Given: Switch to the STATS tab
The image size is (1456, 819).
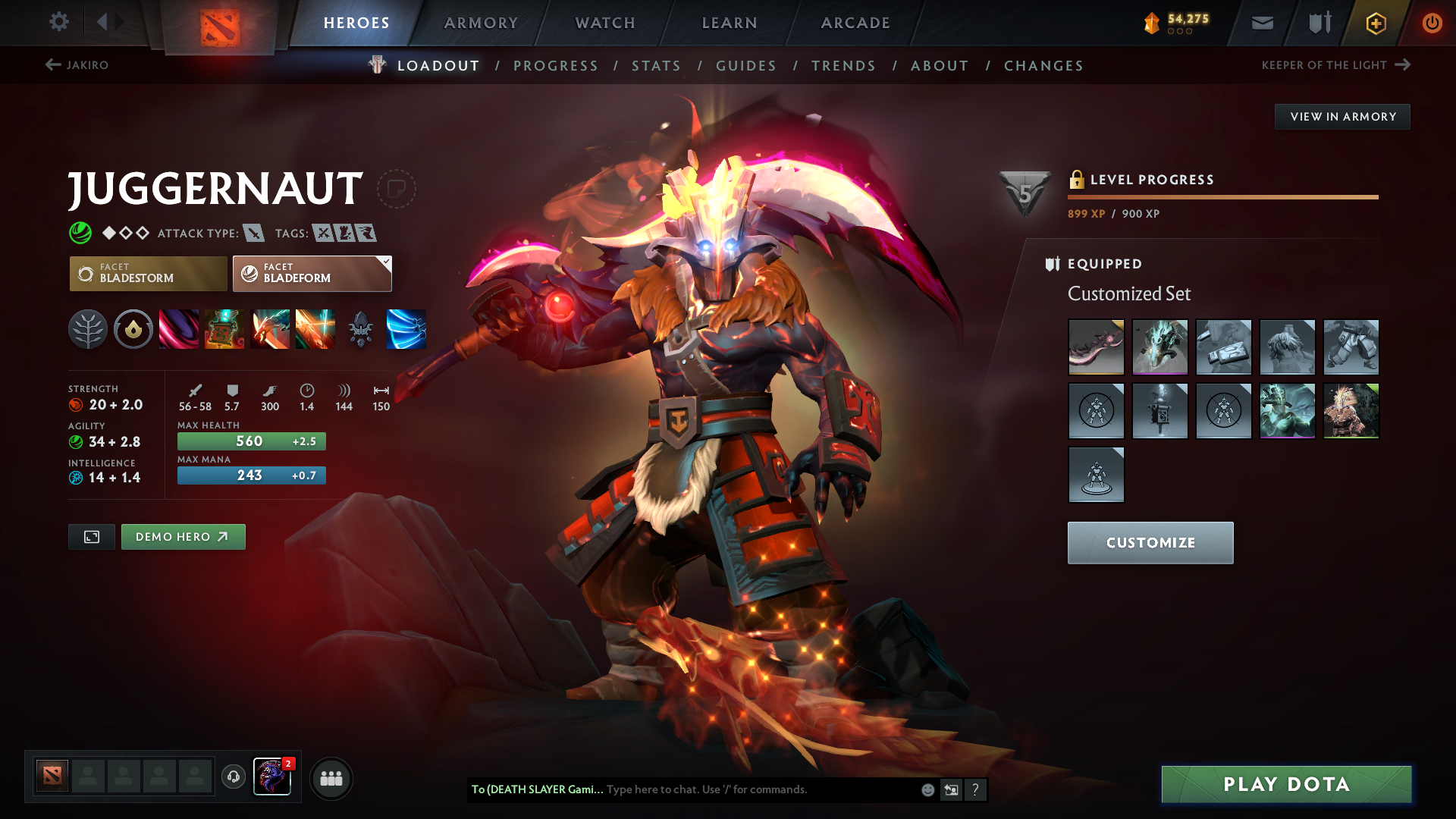Looking at the screenshot, I should [657, 66].
